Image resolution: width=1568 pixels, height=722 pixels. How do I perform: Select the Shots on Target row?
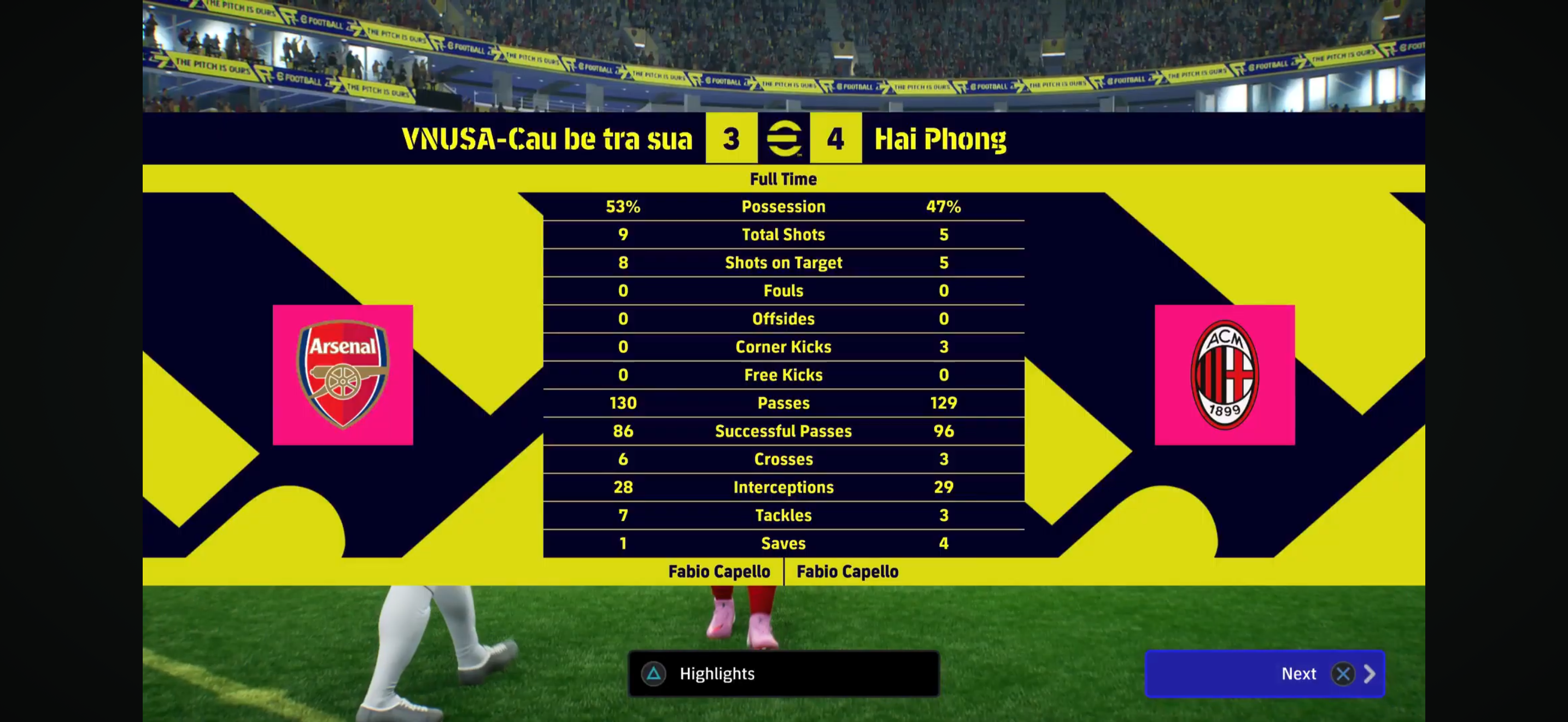tap(783, 263)
